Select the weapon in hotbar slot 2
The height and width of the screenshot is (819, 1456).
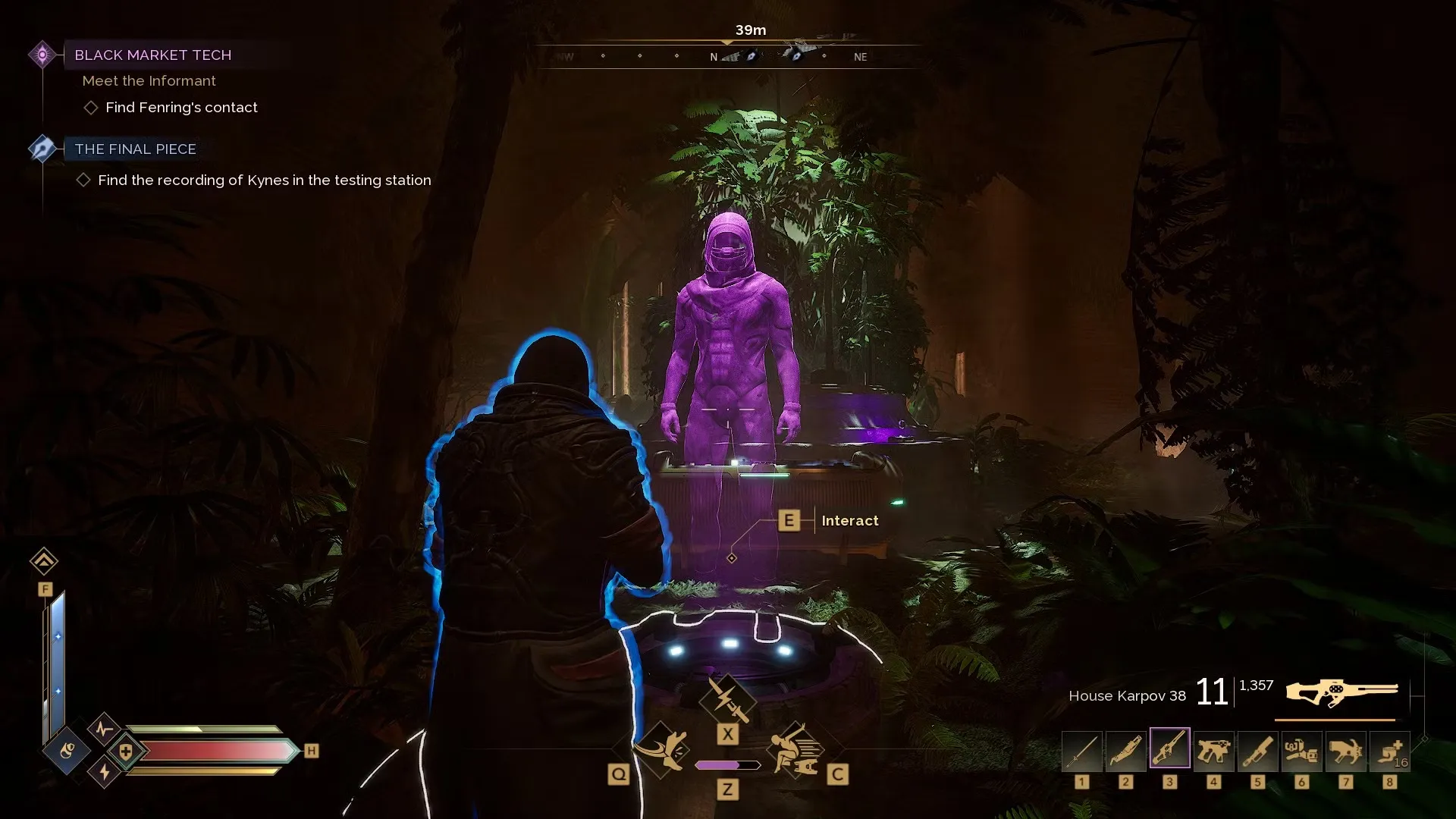pos(1126,752)
